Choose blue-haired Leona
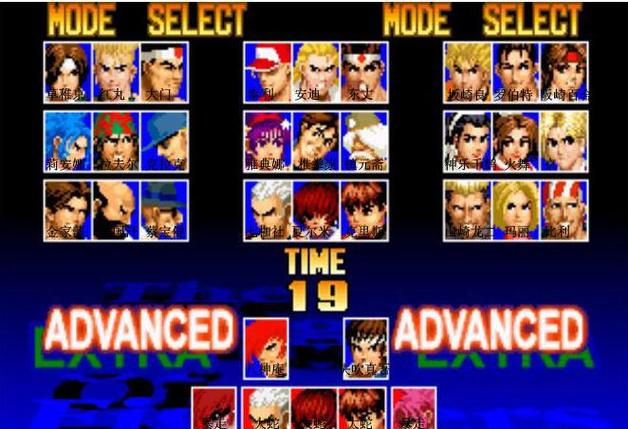The image size is (628, 429). click(x=67, y=140)
